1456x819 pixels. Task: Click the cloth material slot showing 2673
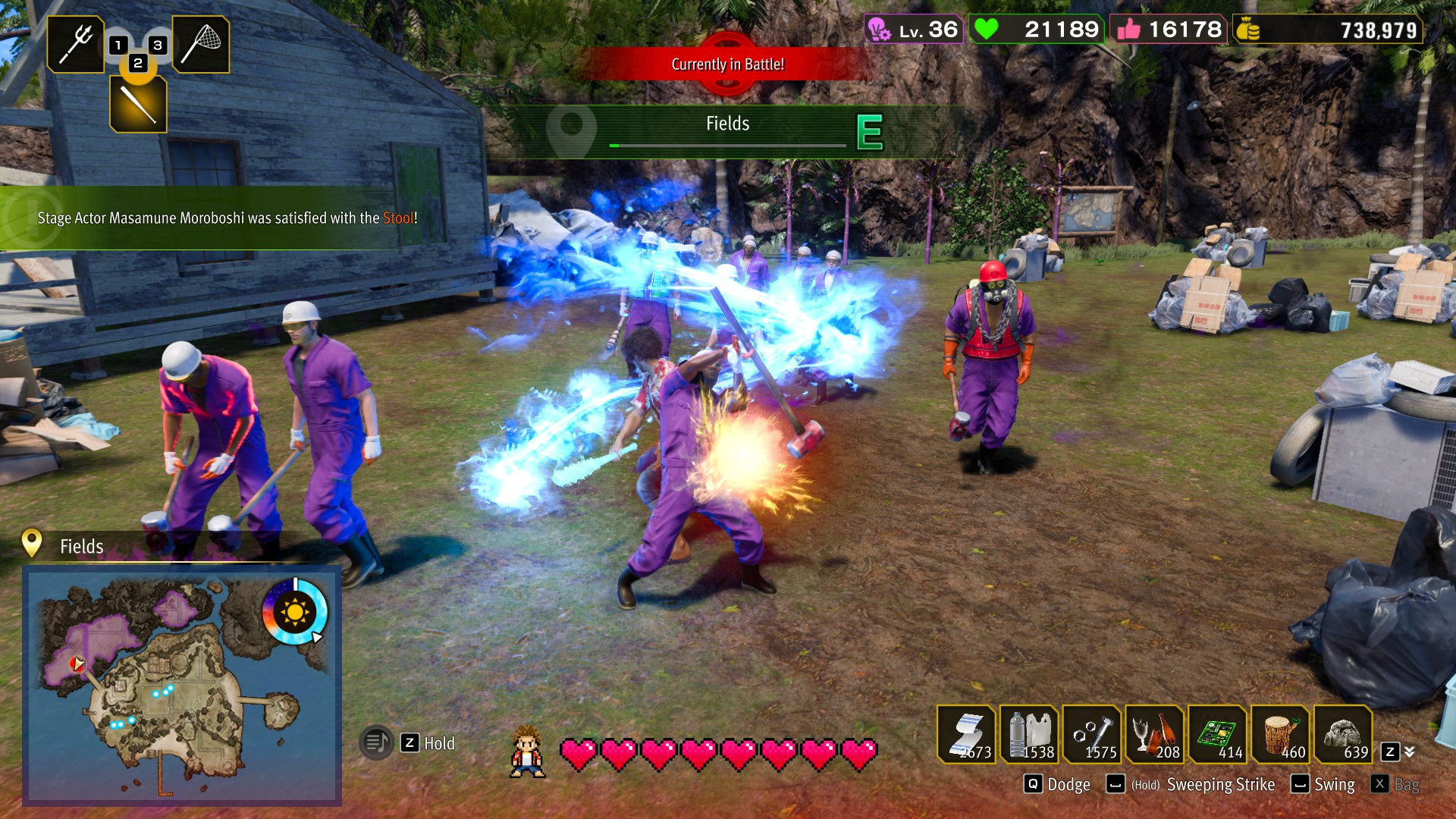[967, 734]
